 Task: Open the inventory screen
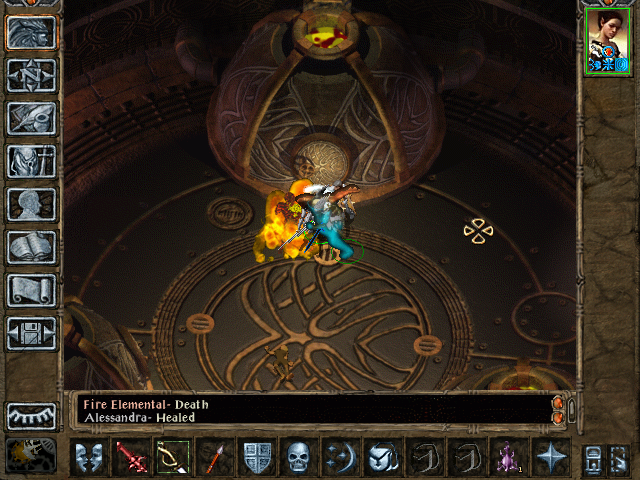[x=31, y=161]
